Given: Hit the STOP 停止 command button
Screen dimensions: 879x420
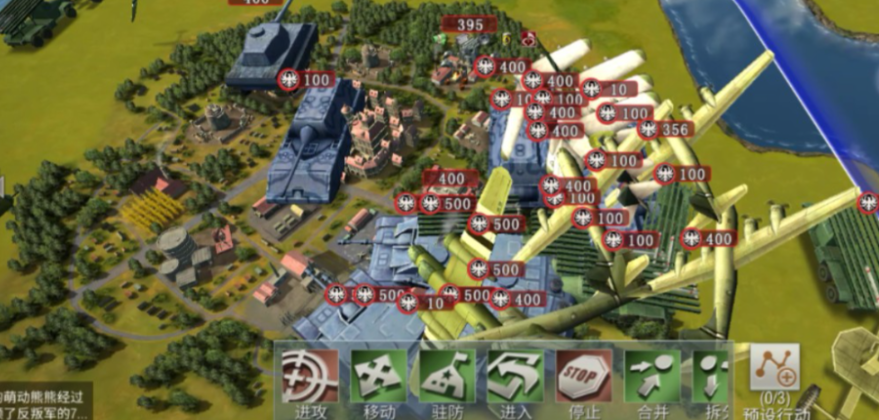Looking at the screenshot, I should tap(584, 377).
